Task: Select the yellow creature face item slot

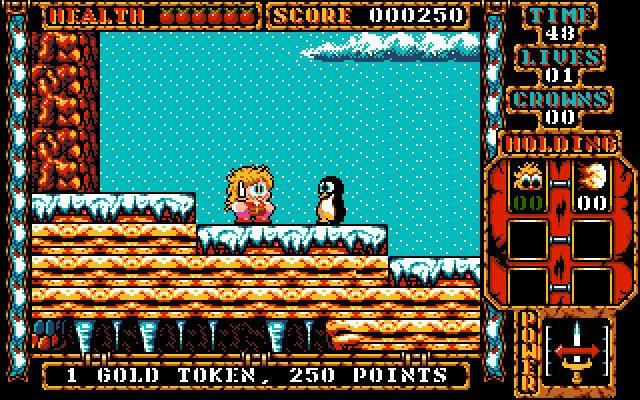Action: pos(528,188)
